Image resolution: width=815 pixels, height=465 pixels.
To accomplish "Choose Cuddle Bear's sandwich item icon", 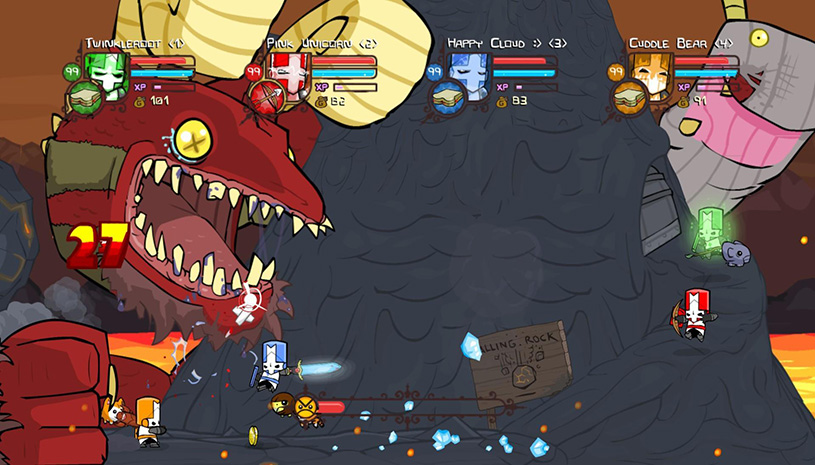I will pos(628,97).
